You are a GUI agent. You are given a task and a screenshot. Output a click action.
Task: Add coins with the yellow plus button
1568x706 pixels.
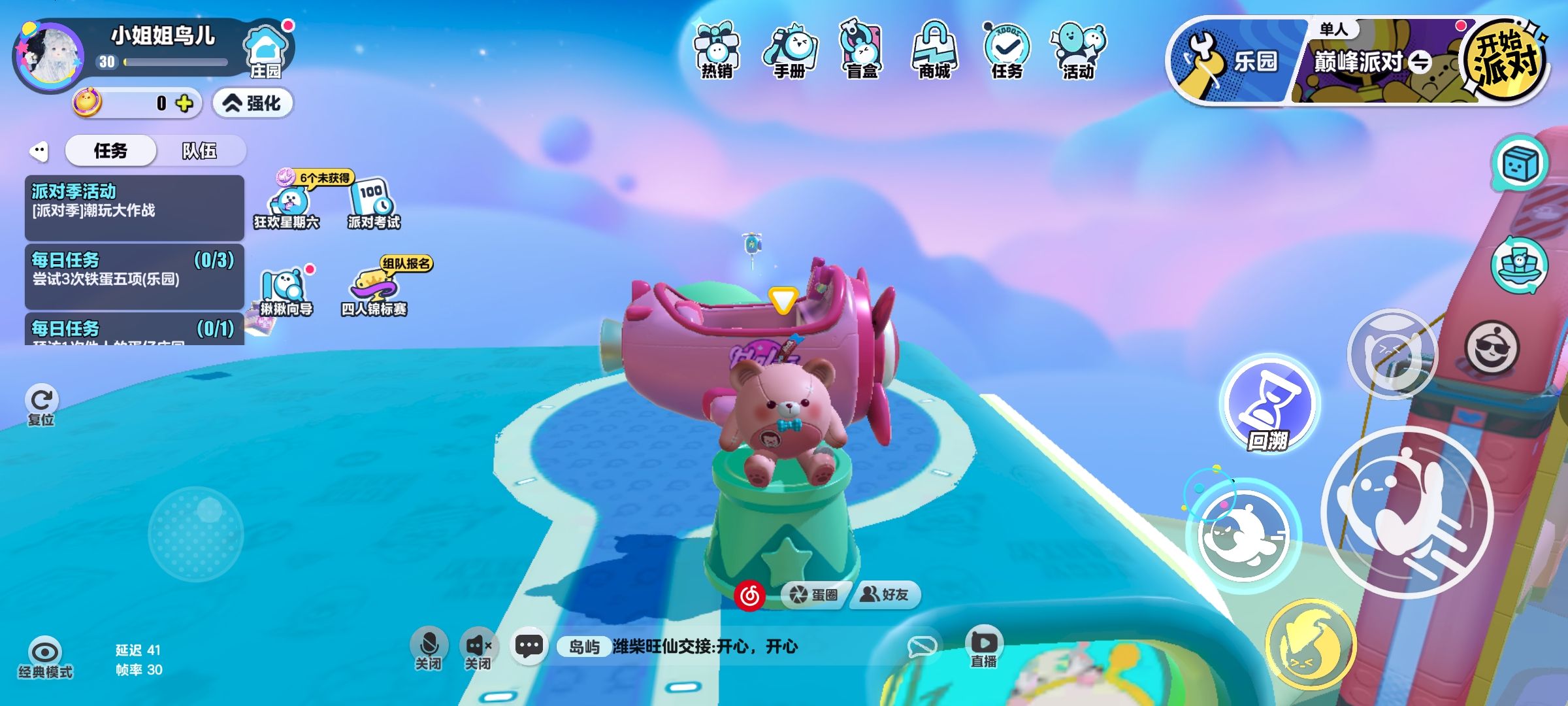(185, 103)
